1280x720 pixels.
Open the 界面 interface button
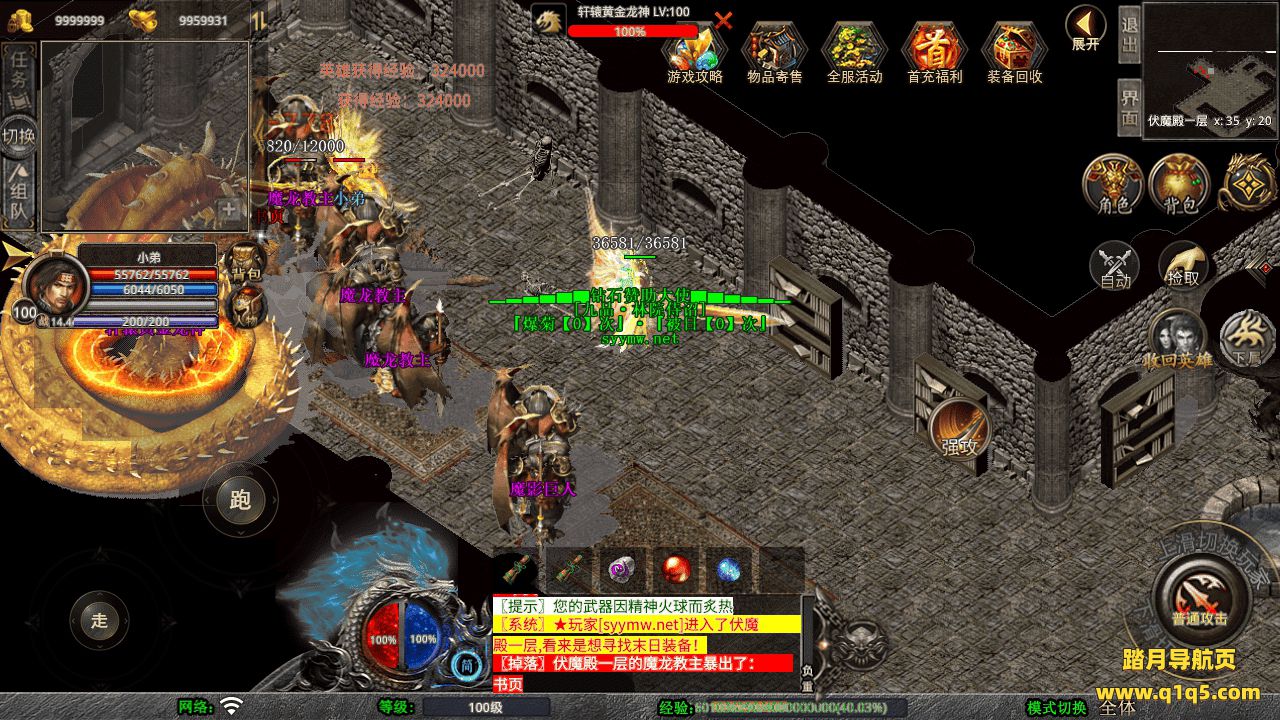click(x=1129, y=107)
